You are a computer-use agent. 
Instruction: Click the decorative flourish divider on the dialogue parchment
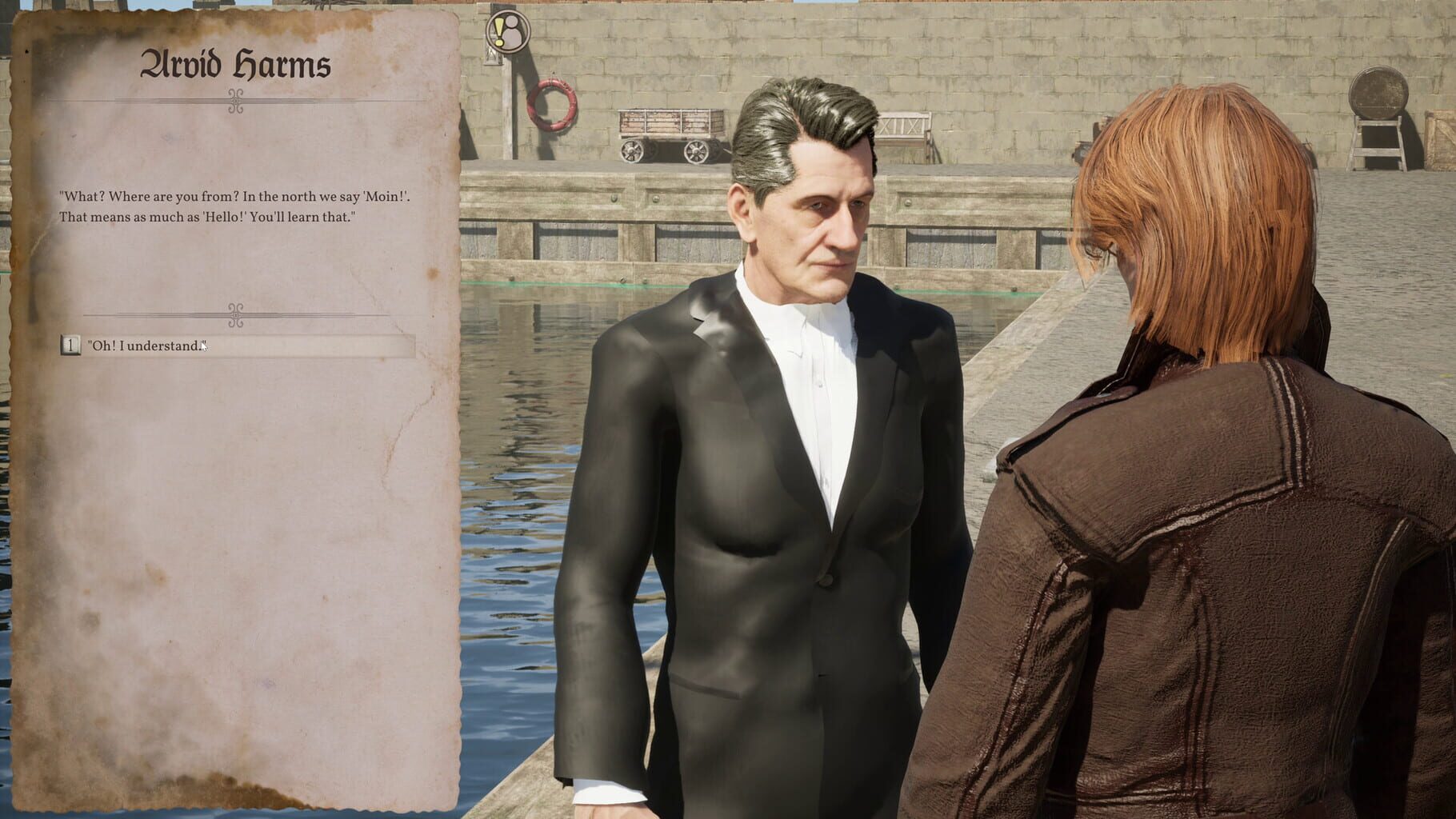pos(234,317)
